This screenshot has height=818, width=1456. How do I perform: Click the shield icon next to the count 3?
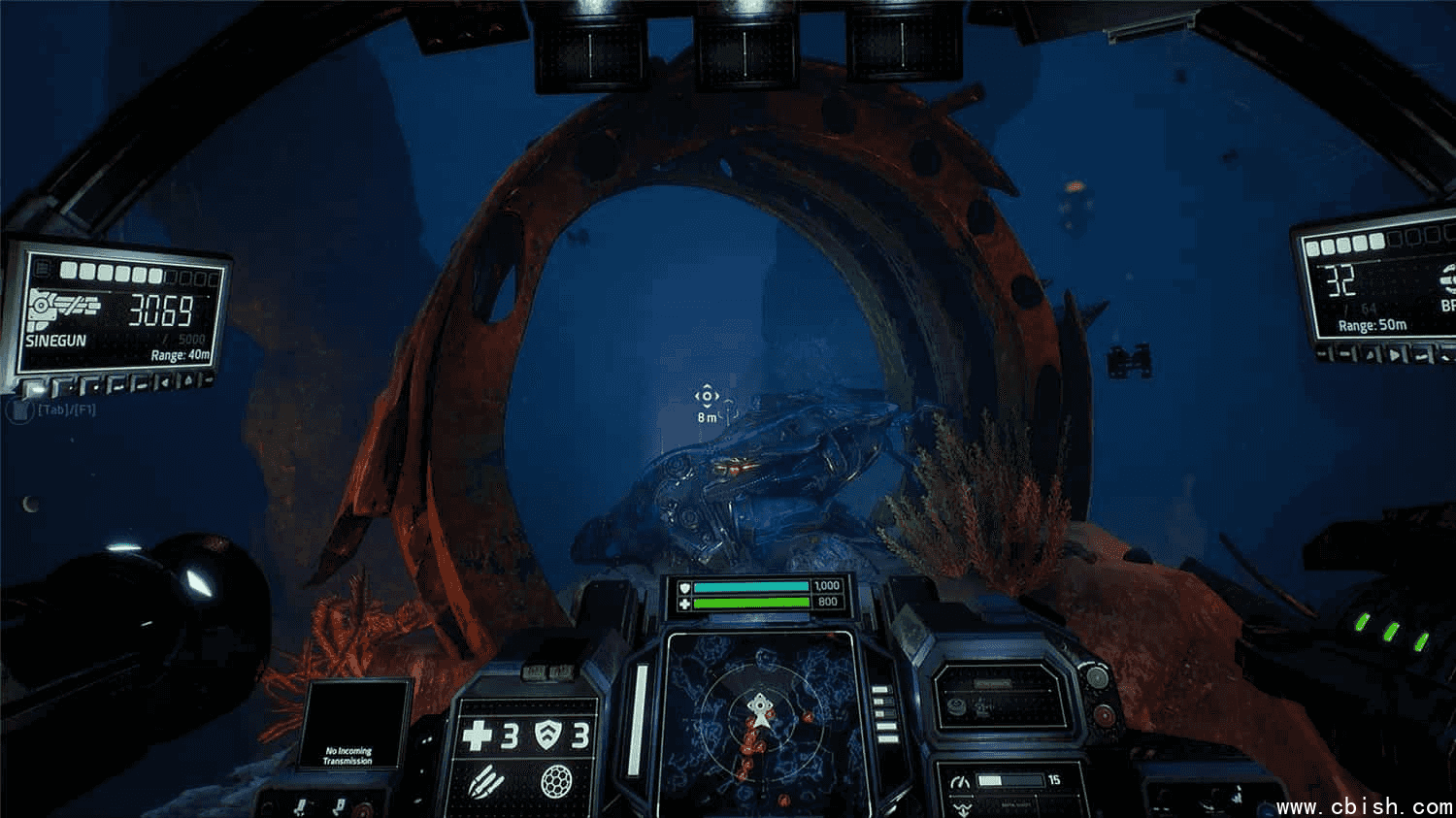pos(548,735)
